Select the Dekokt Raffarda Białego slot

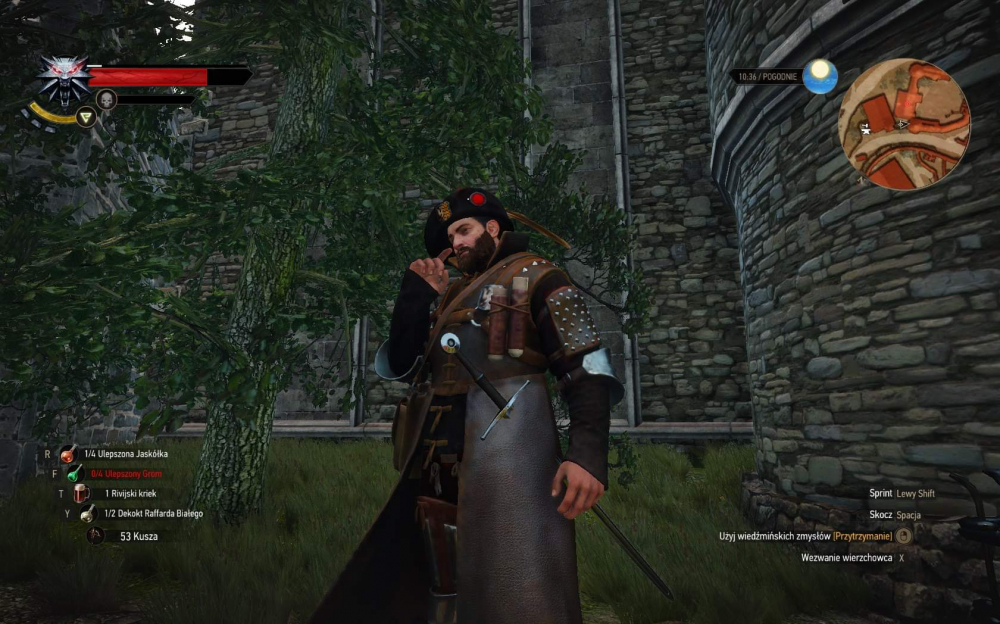pos(88,513)
